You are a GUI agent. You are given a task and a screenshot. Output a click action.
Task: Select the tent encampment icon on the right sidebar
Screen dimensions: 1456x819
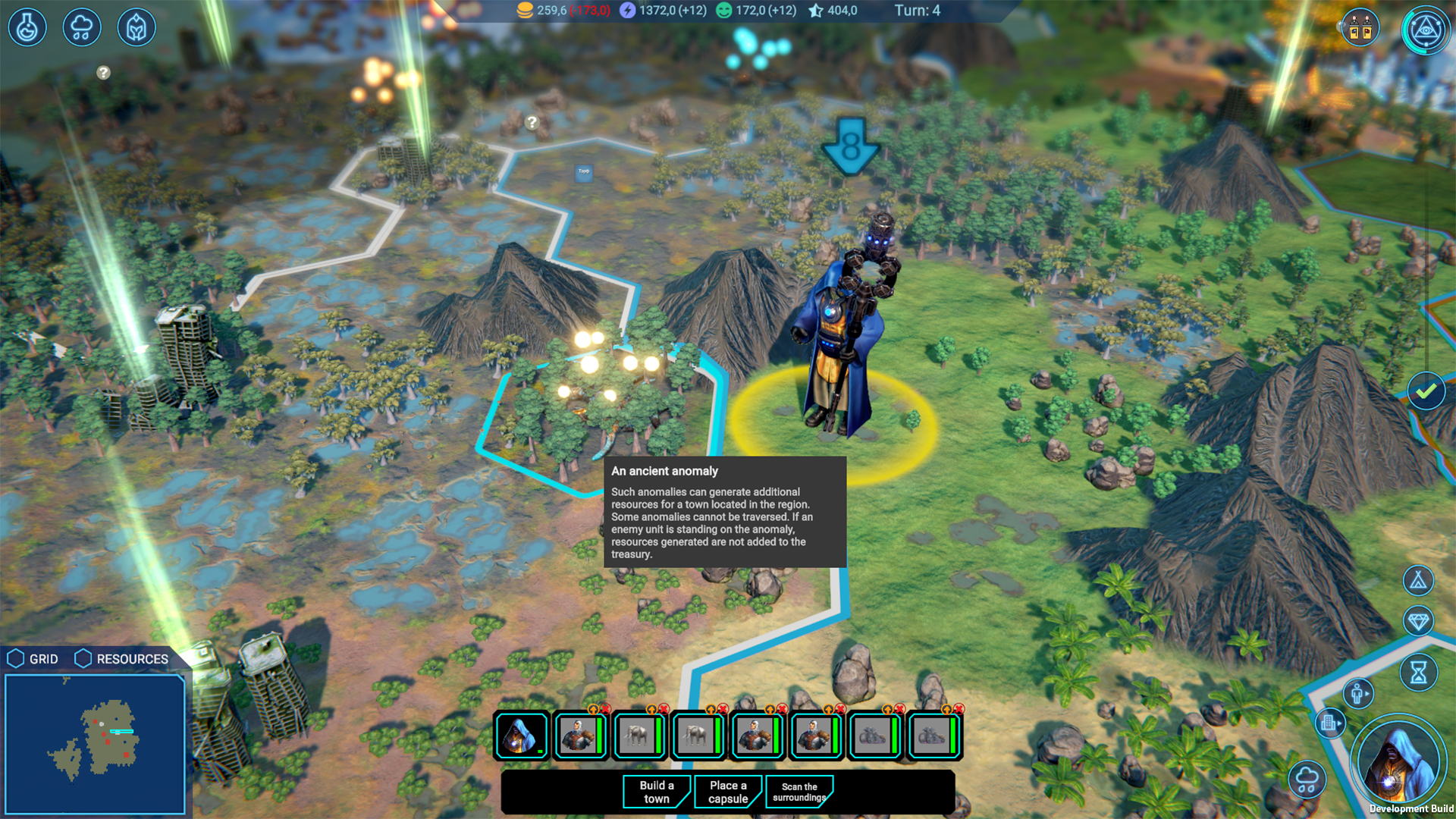click(x=1419, y=582)
